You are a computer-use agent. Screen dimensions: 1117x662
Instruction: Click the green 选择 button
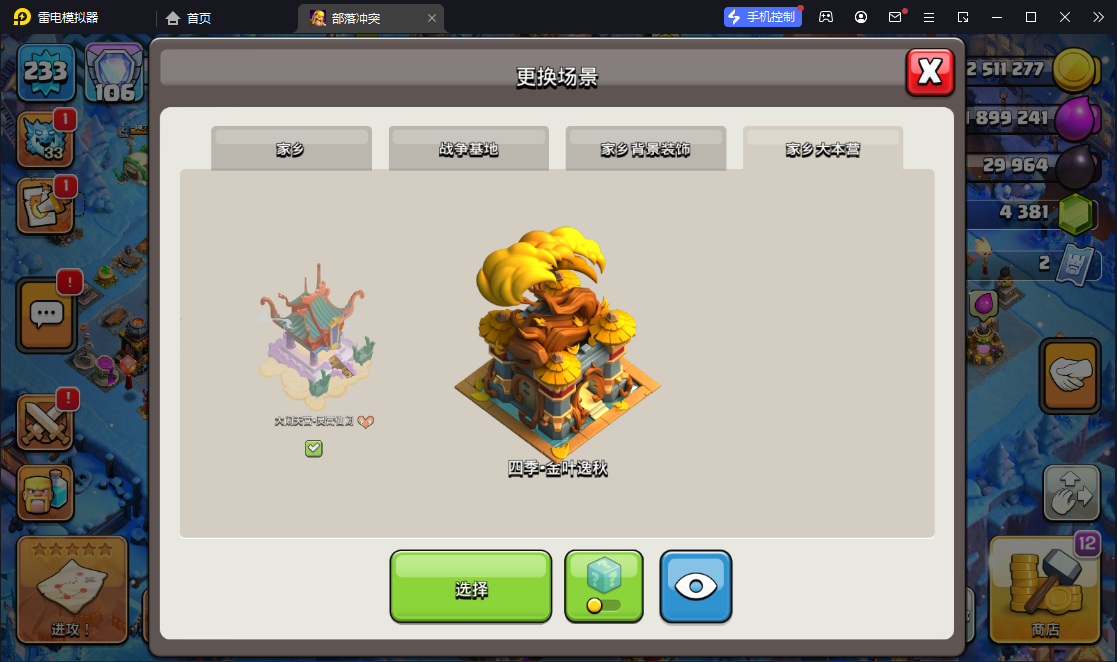pyautogui.click(x=471, y=587)
